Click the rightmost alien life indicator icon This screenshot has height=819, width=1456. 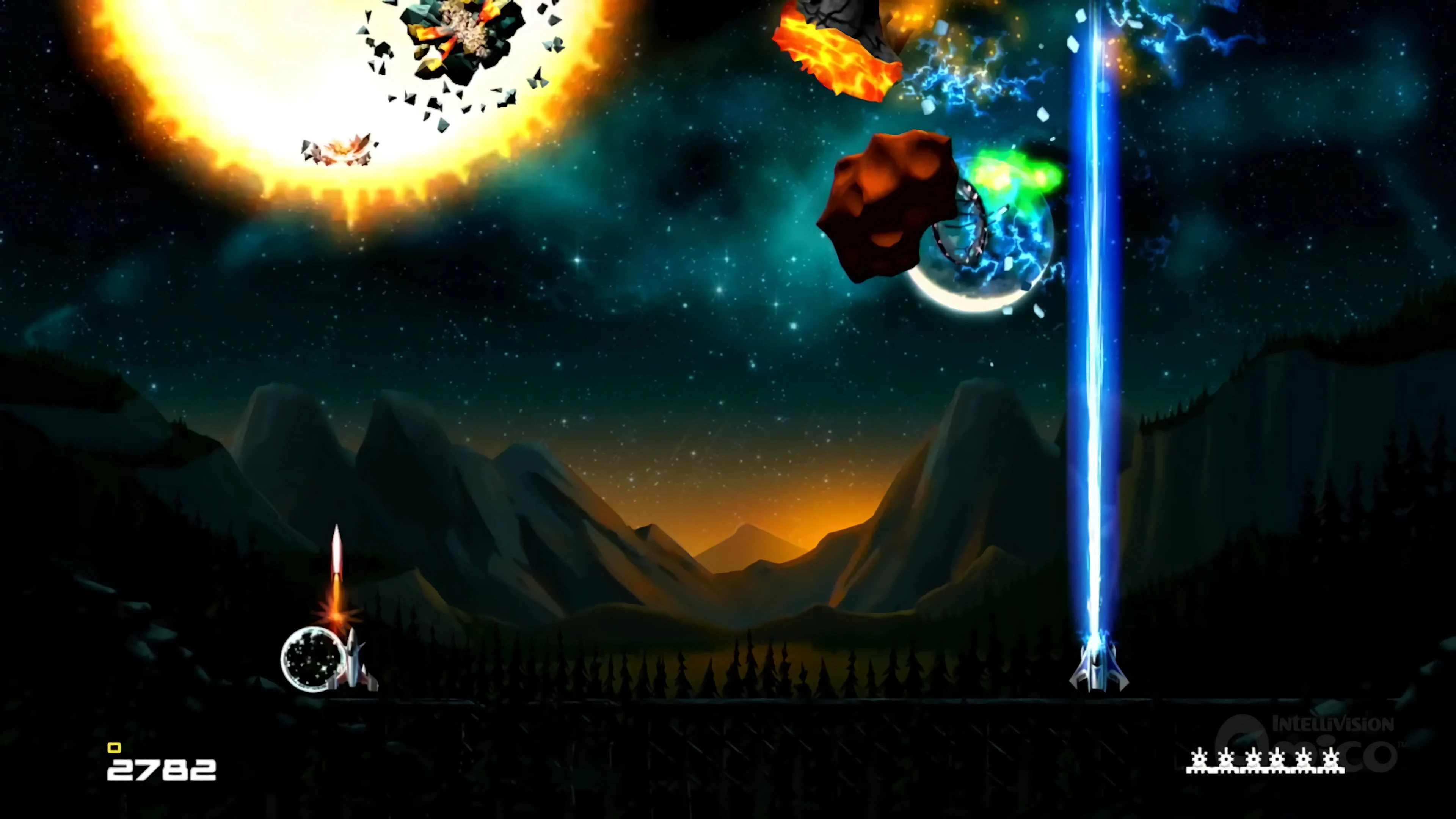[1331, 759]
